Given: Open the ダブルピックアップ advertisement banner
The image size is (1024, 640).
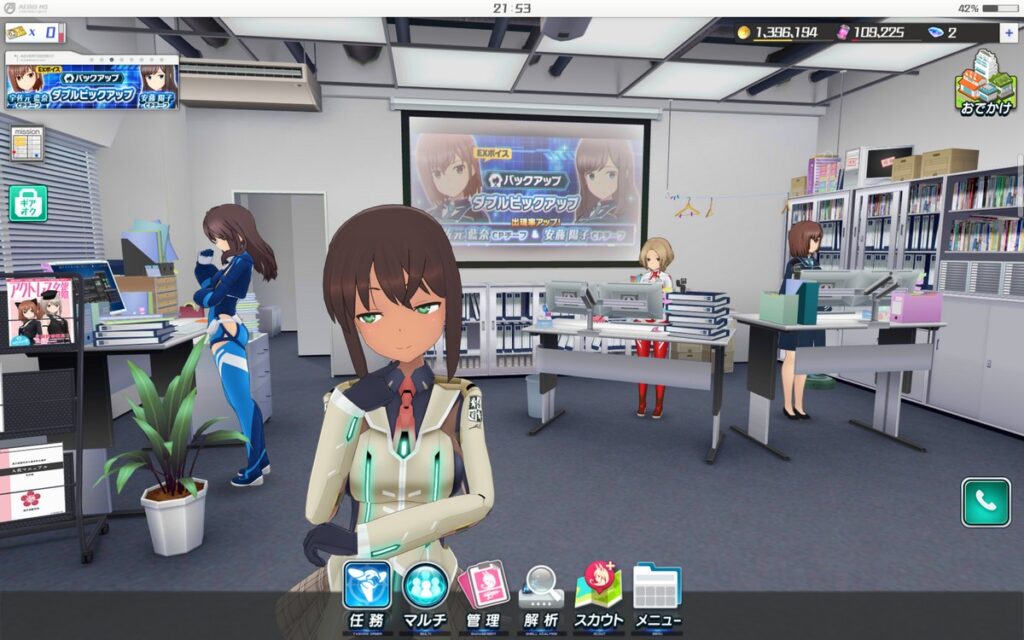Looking at the screenshot, I should (92, 82).
